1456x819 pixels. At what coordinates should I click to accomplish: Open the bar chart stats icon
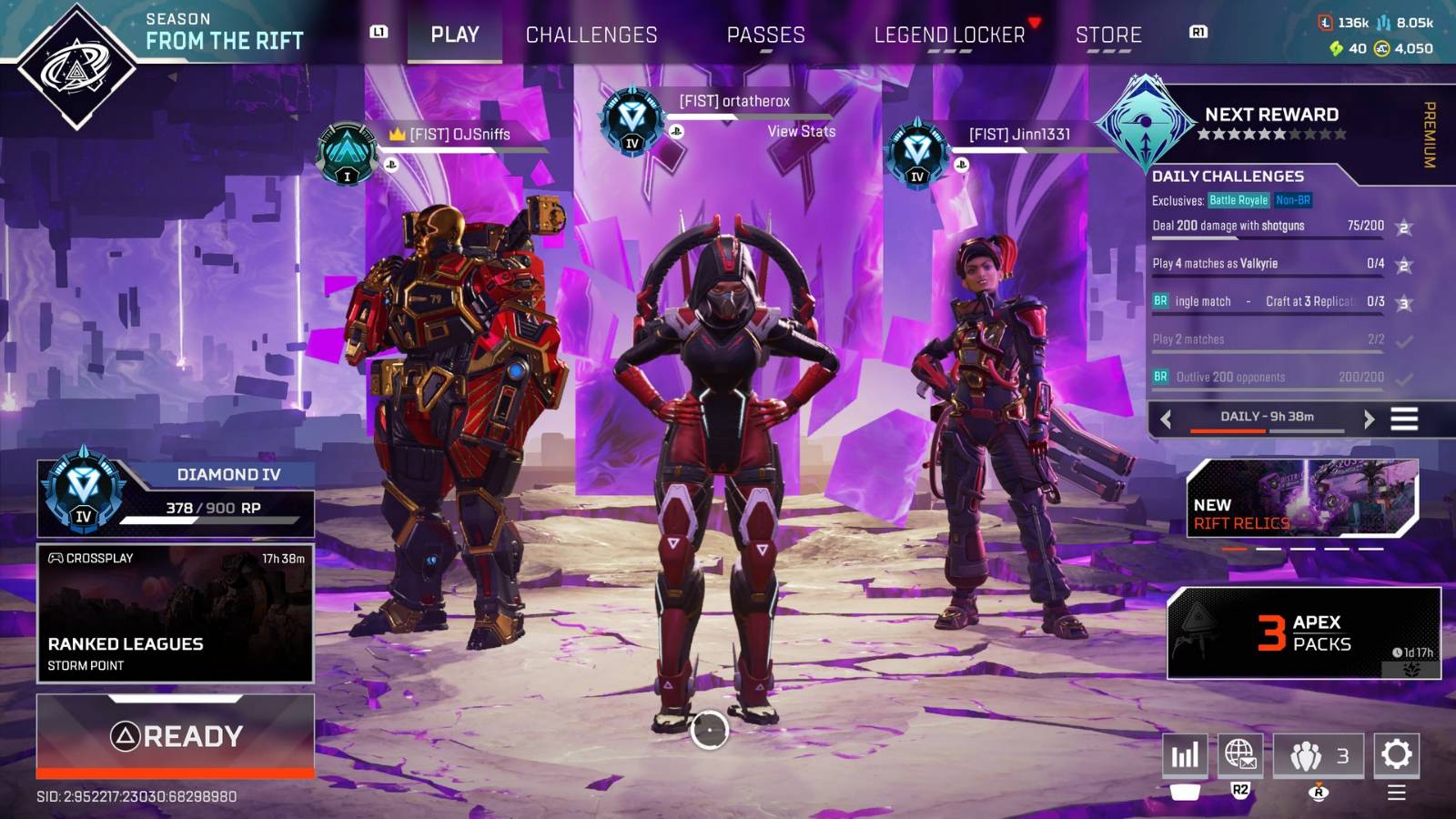tap(1185, 755)
